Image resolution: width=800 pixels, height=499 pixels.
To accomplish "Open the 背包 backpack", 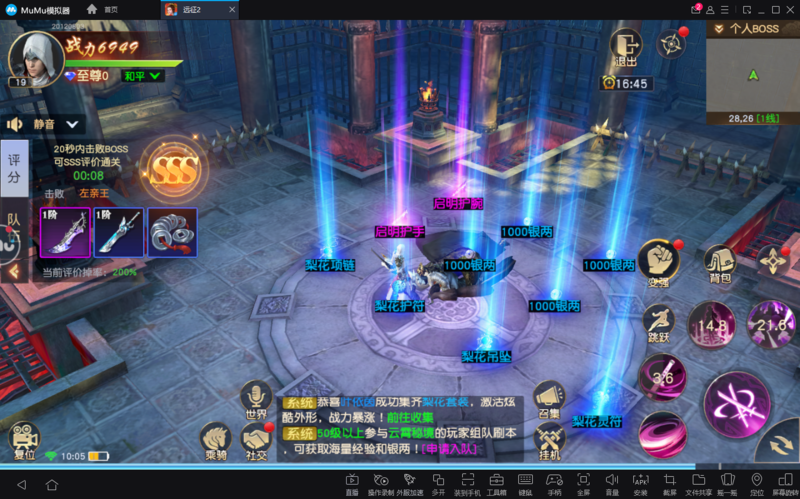I will (718, 264).
